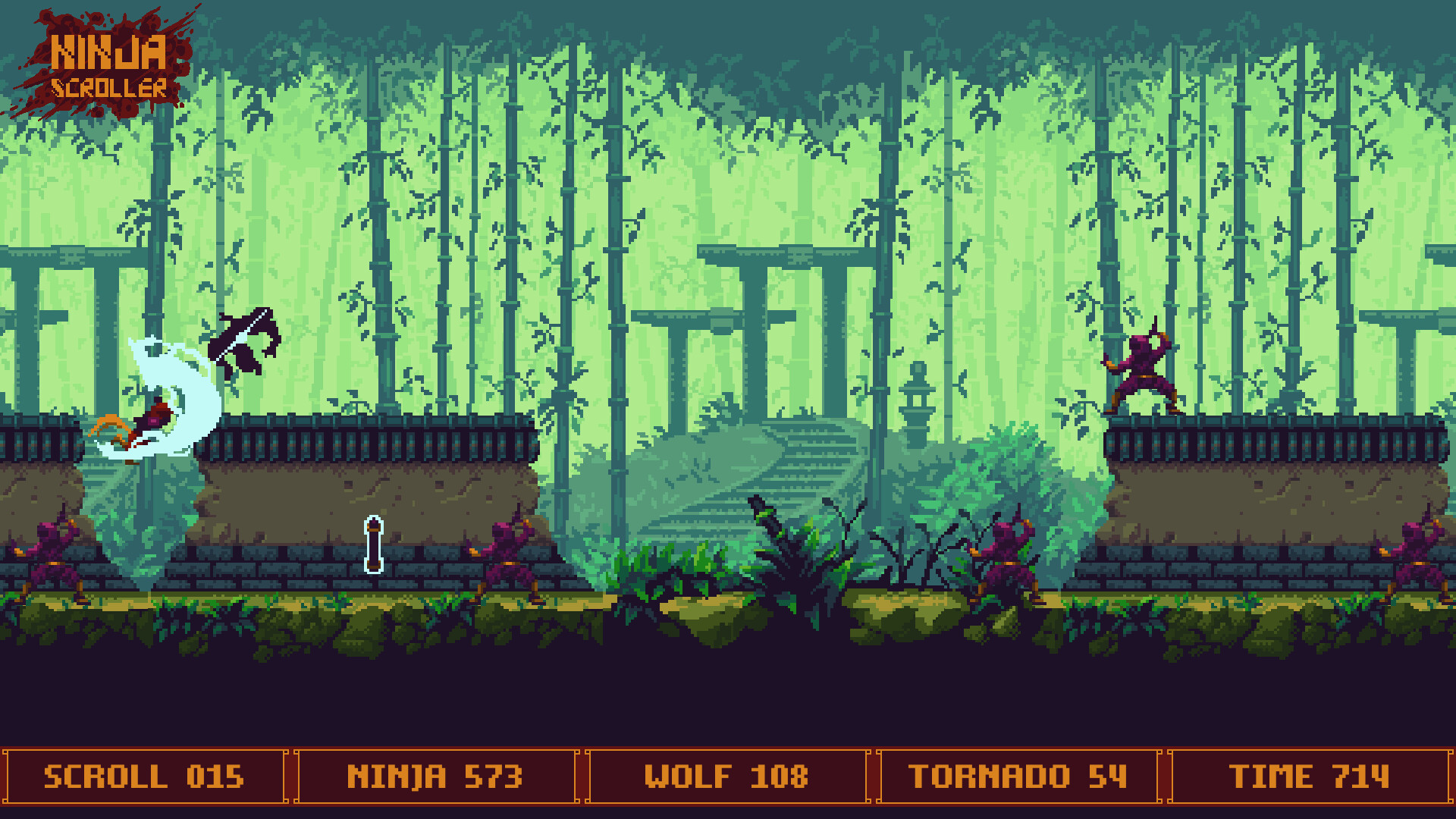Screen dimensions: 1456x819
Task: Click the SCROLL 015 counter panel
Action: pos(144,776)
